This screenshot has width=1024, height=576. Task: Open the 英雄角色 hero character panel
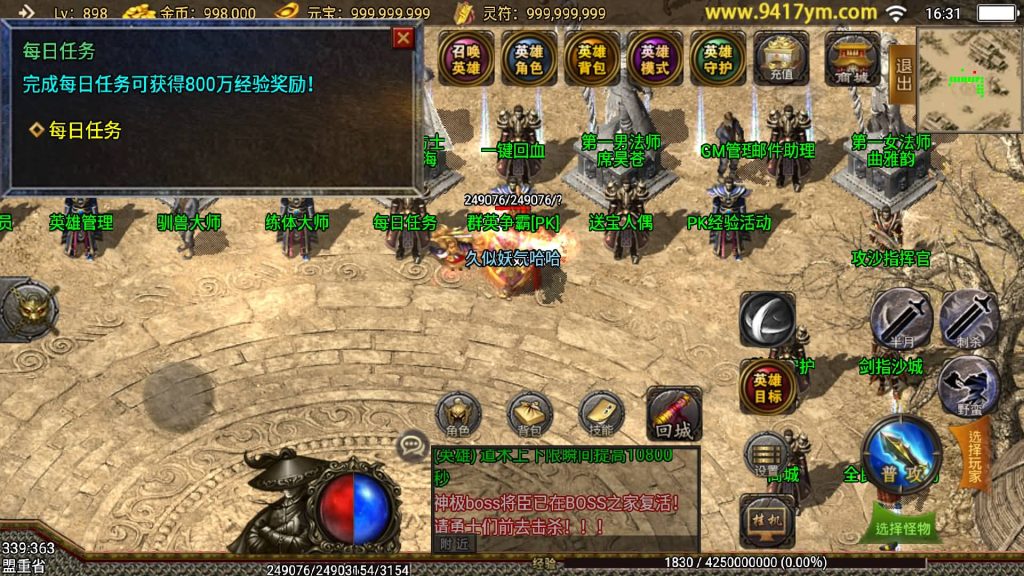click(529, 59)
